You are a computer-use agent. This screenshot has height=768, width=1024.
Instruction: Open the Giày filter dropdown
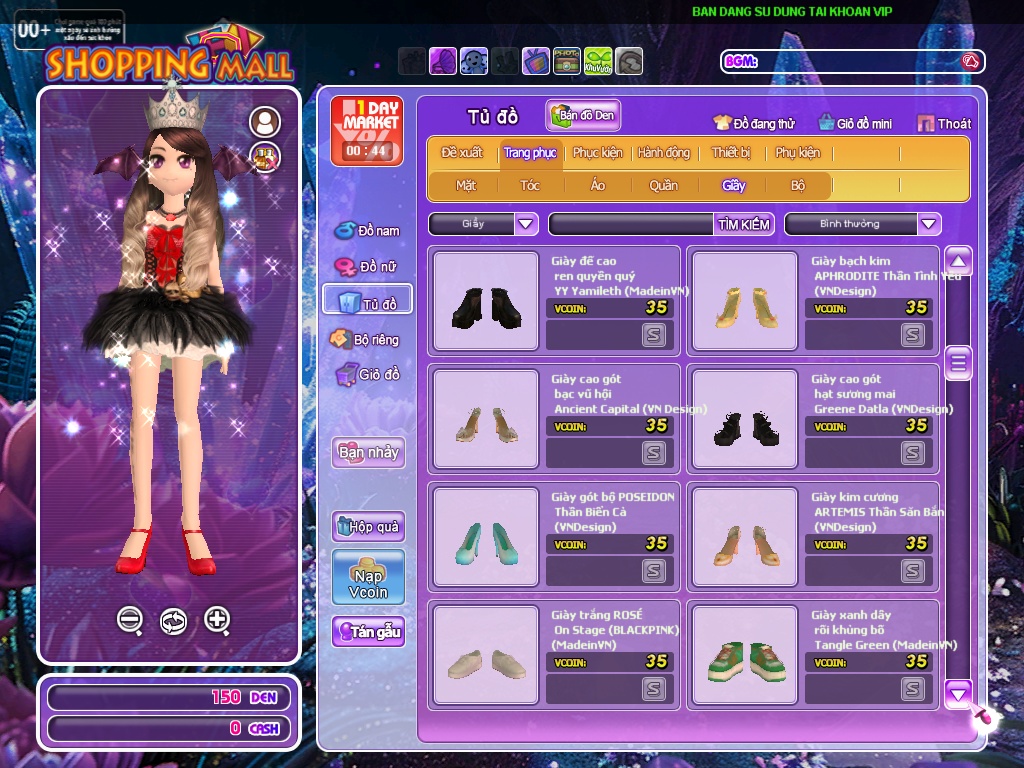[526, 224]
